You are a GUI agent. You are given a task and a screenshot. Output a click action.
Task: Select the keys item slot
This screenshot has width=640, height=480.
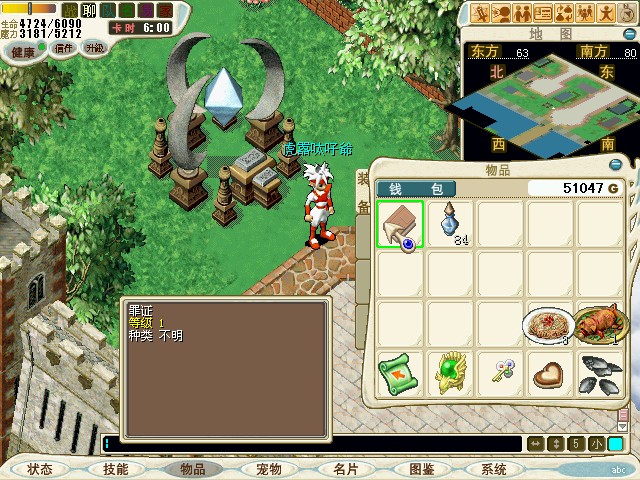(499, 374)
